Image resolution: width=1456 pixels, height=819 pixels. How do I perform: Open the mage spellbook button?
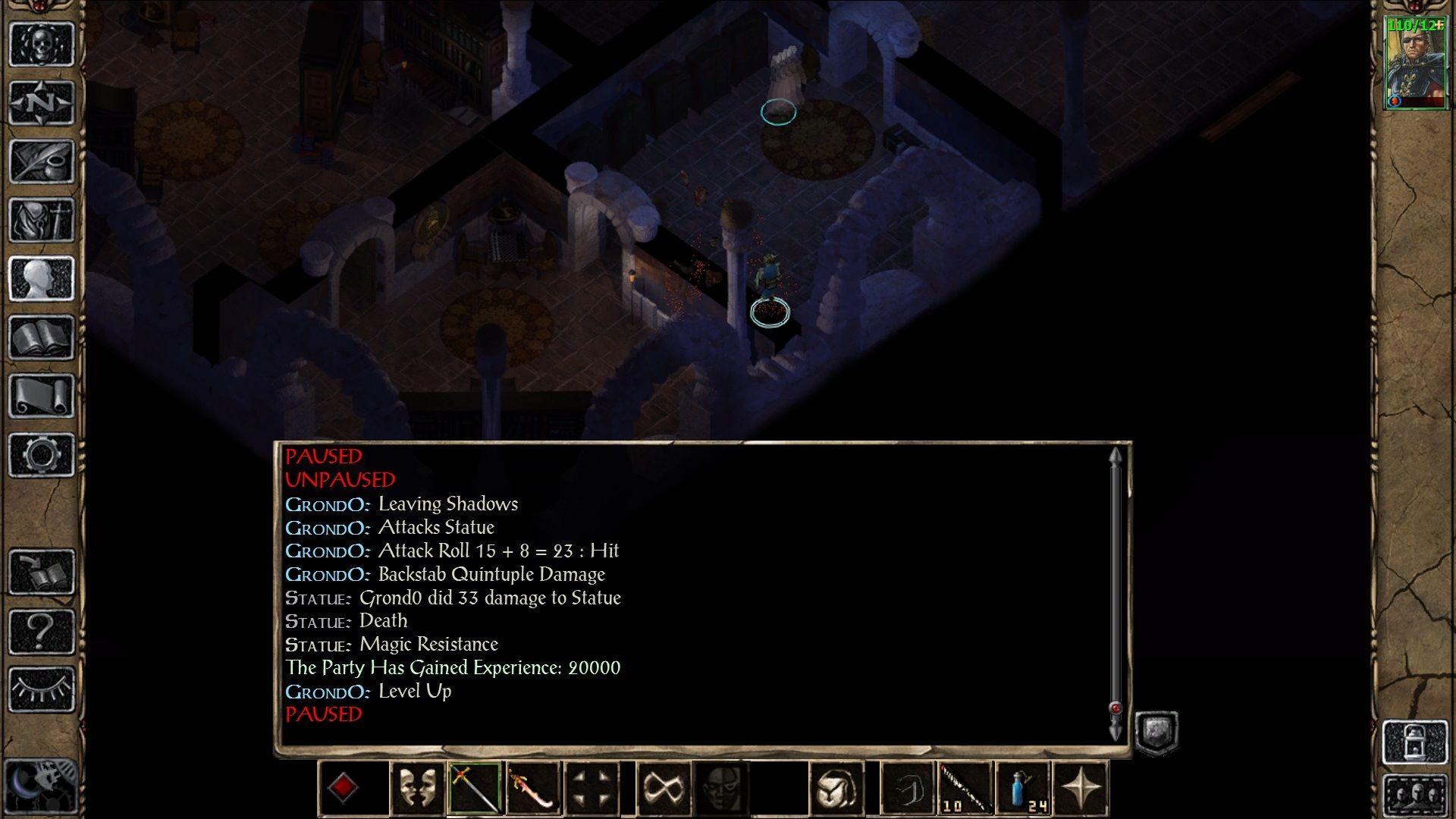42,337
